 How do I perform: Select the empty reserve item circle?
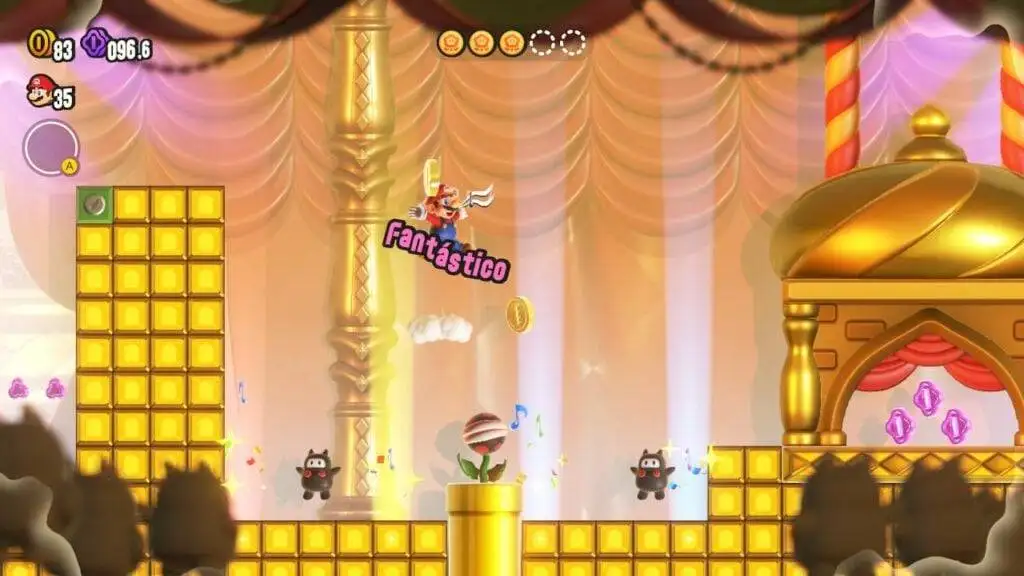point(49,147)
